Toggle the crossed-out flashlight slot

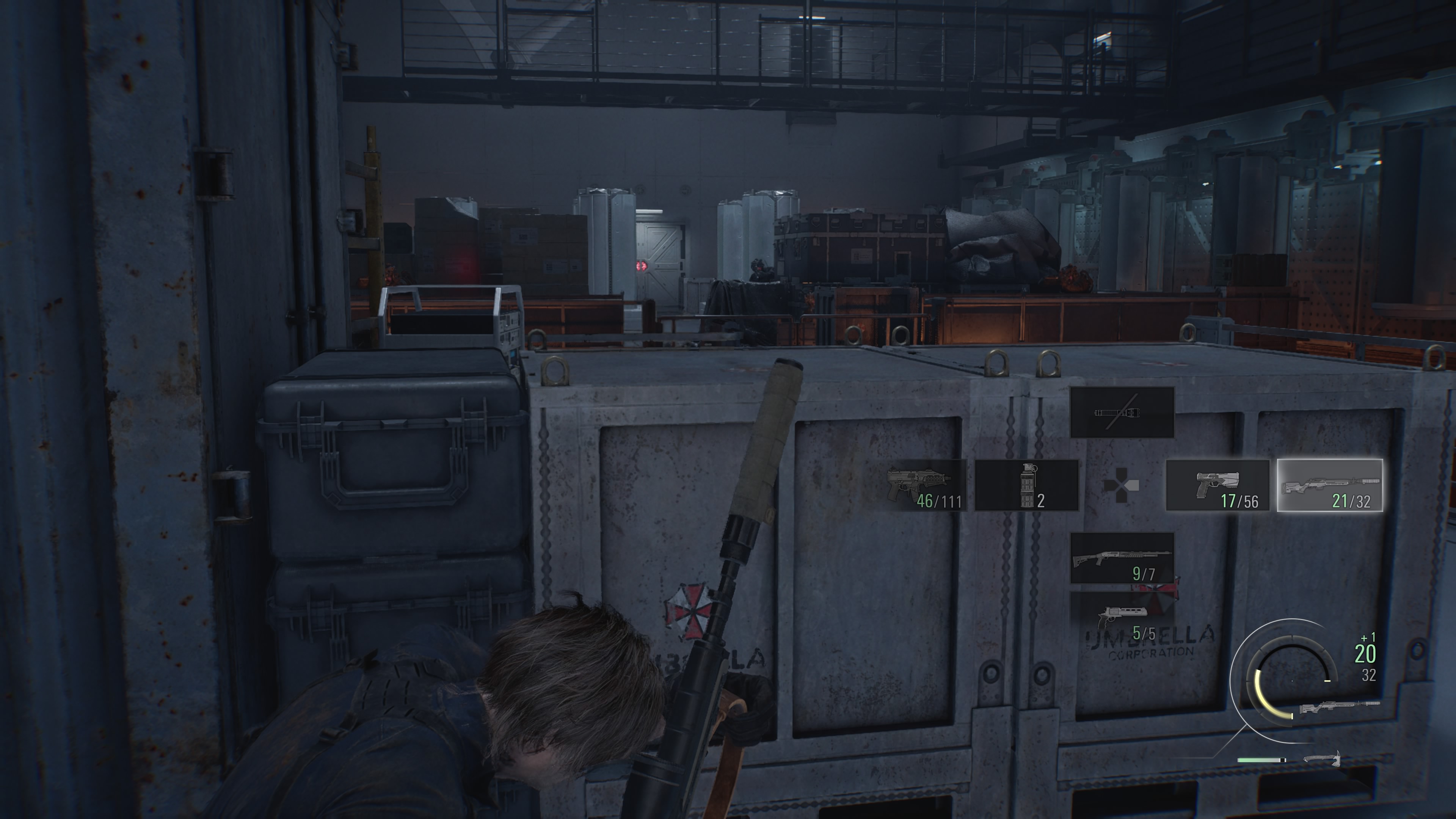click(x=1122, y=413)
